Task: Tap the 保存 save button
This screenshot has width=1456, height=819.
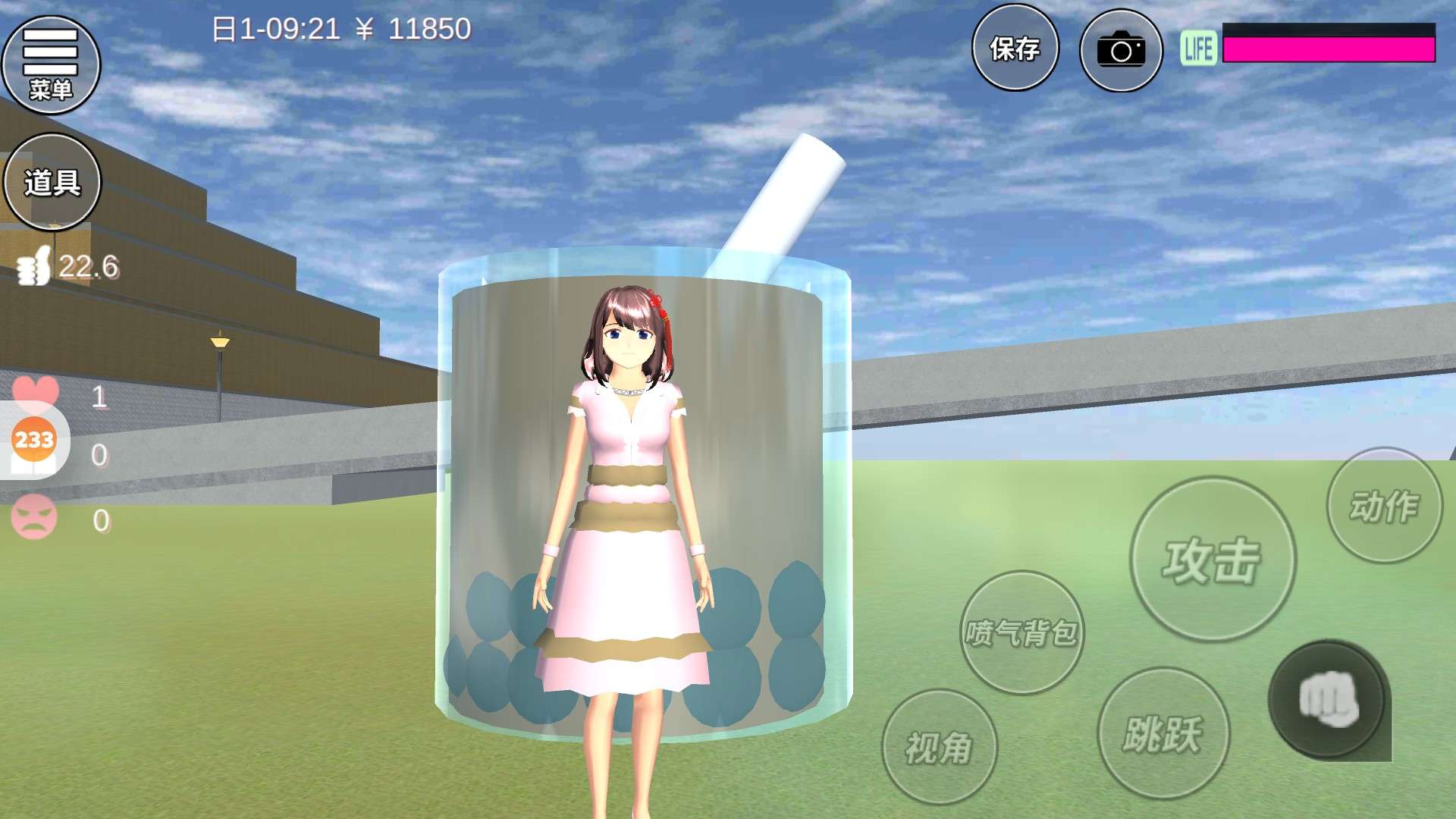Action: click(1015, 49)
